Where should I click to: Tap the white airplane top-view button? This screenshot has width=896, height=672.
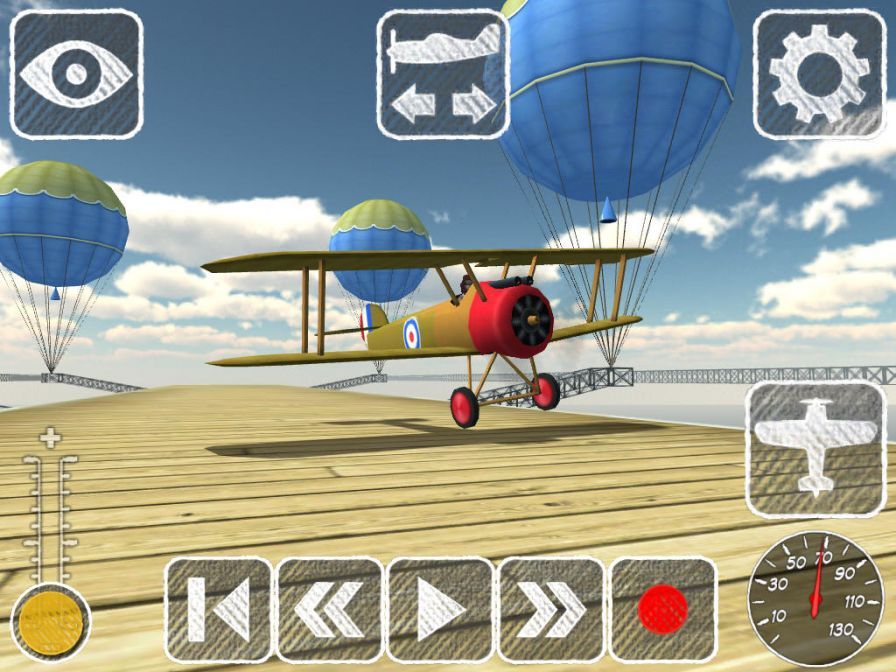pos(815,449)
